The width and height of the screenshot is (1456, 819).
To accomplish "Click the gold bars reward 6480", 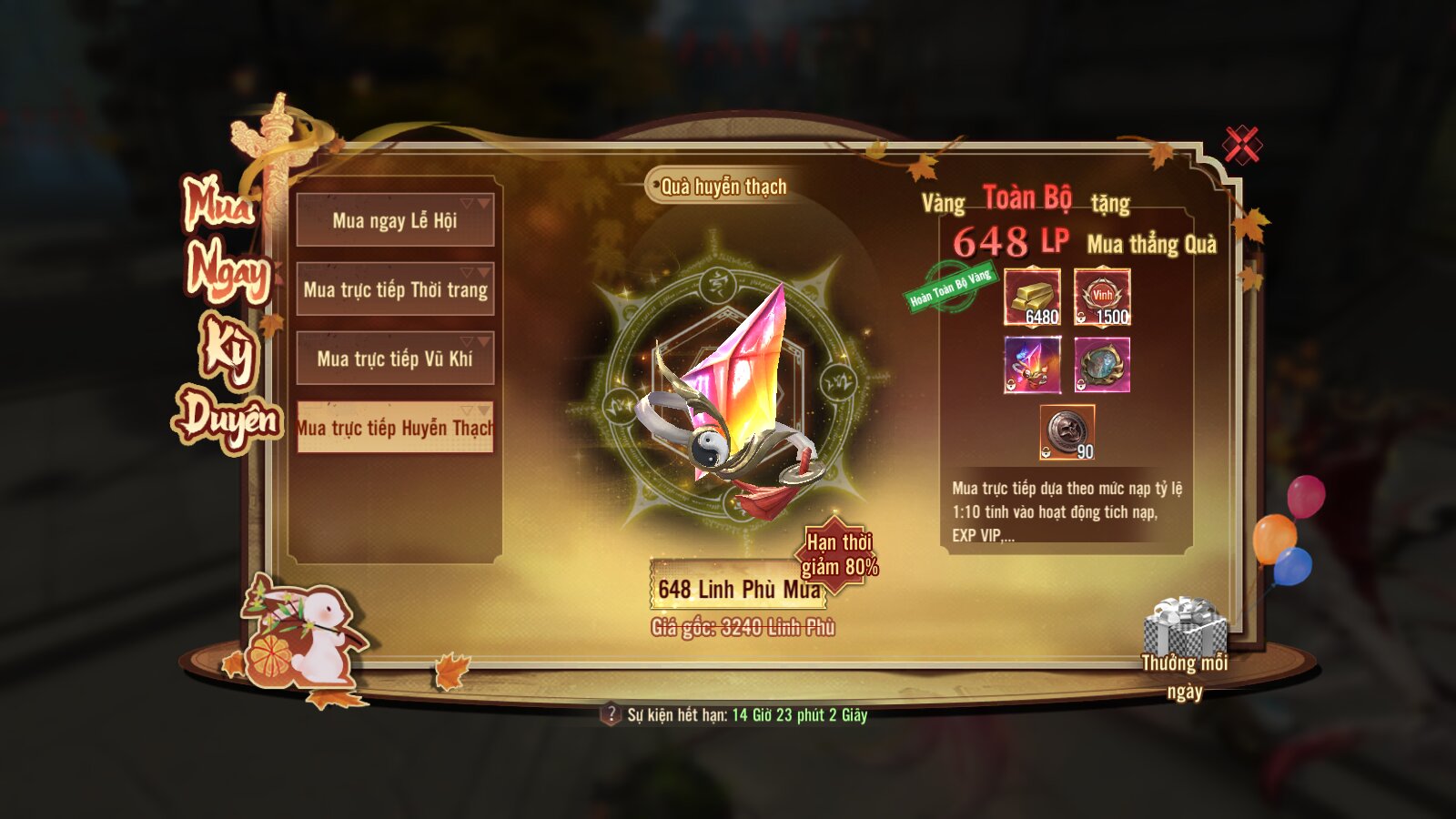I will coord(1032,297).
